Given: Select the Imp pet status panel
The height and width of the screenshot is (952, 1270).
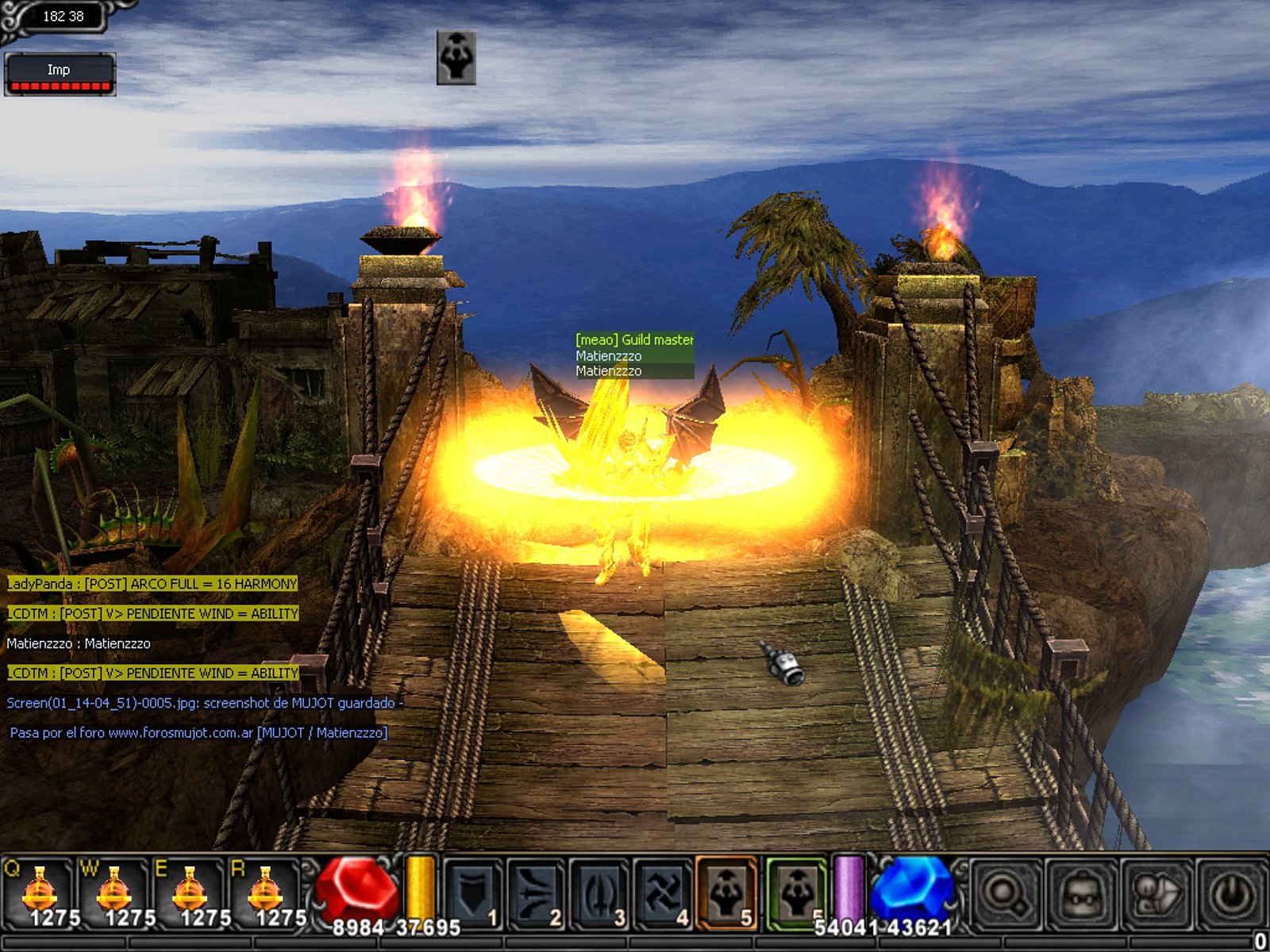Looking at the screenshot, I should pos(60,75).
